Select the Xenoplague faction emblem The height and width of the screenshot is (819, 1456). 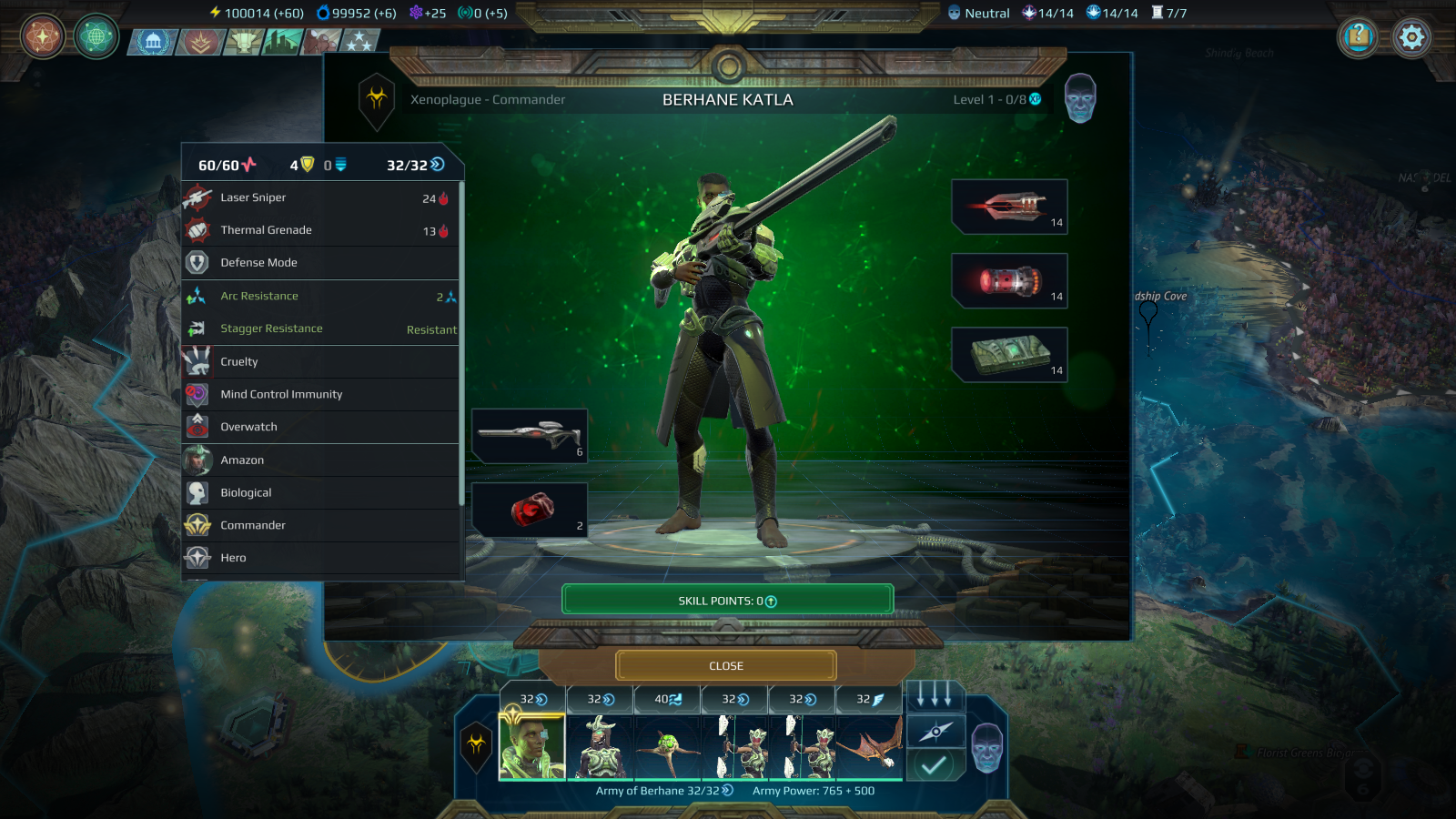pyautogui.click(x=377, y=100)
